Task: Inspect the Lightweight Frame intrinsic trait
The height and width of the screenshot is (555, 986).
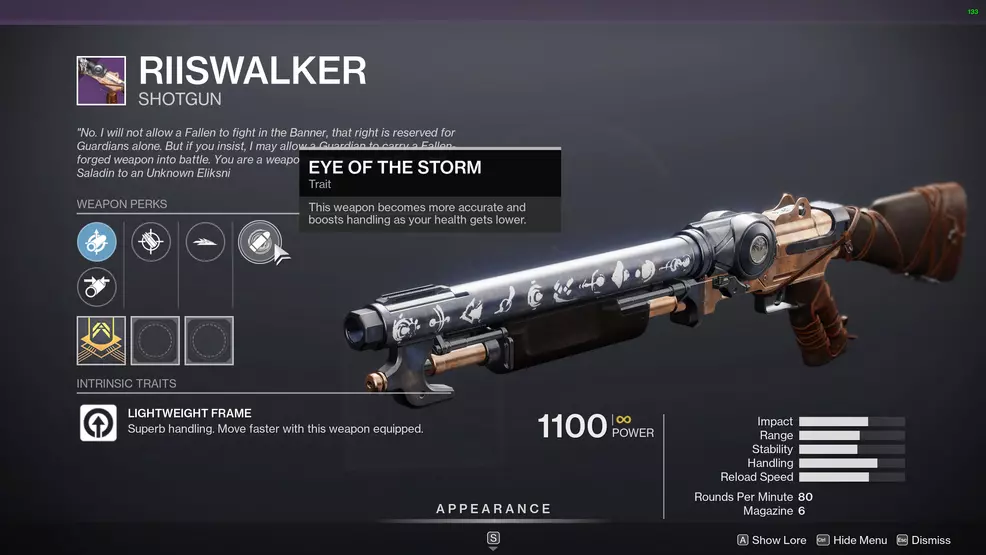Action: [99, 422]
